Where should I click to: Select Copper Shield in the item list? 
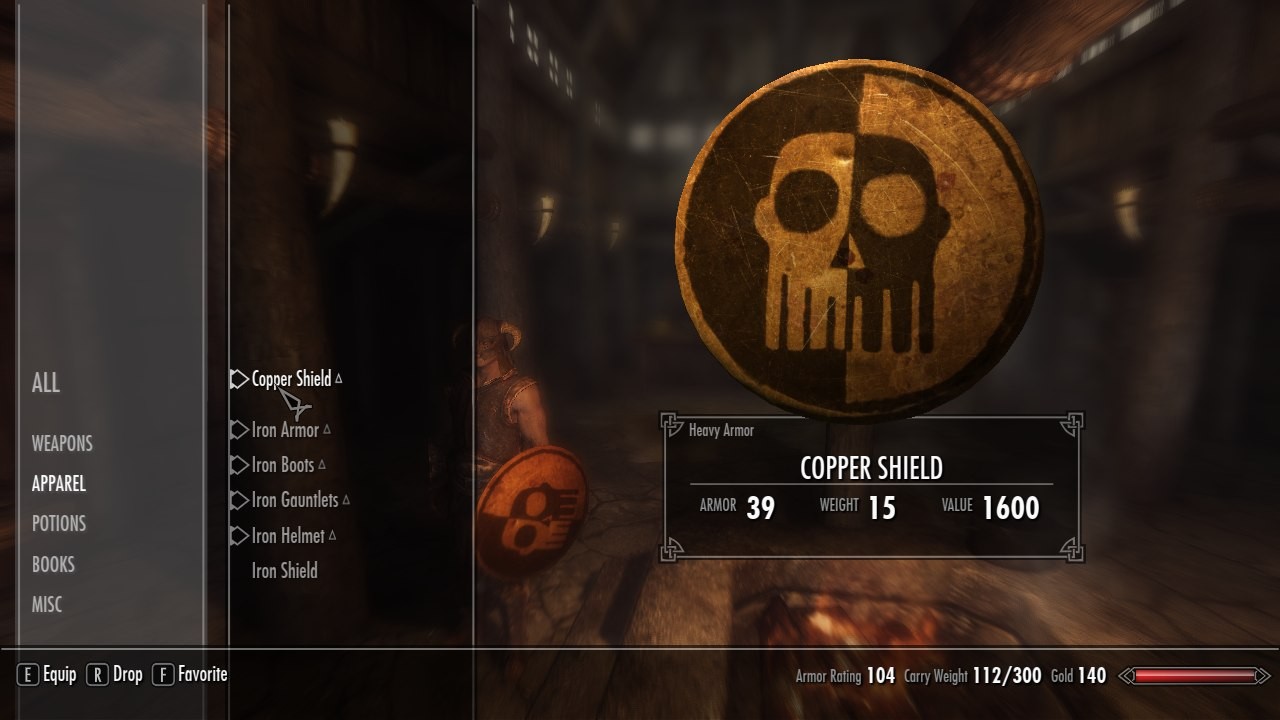coord(291,379)
